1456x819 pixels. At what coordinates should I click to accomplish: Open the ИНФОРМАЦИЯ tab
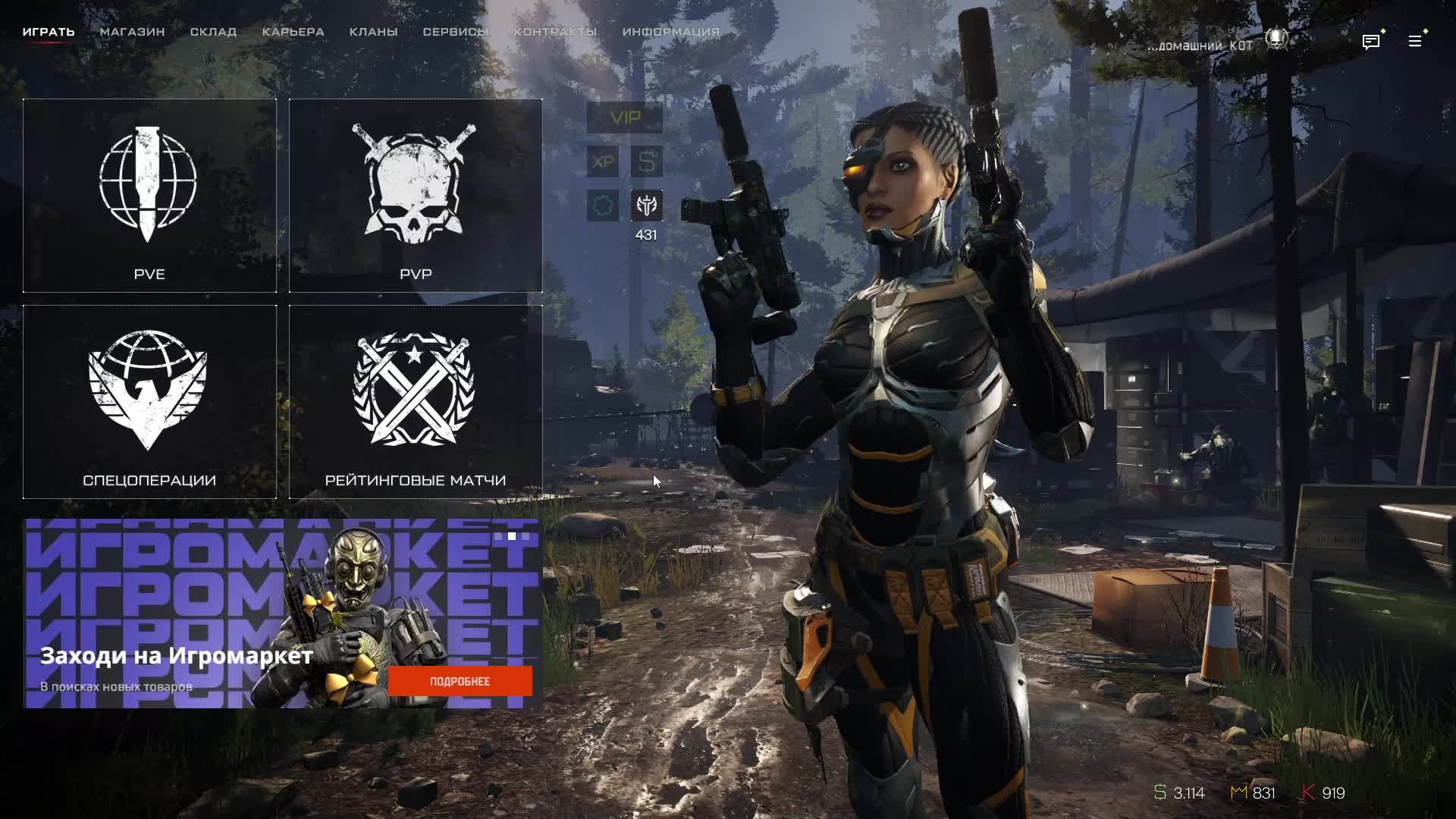(x=670, y=32)
